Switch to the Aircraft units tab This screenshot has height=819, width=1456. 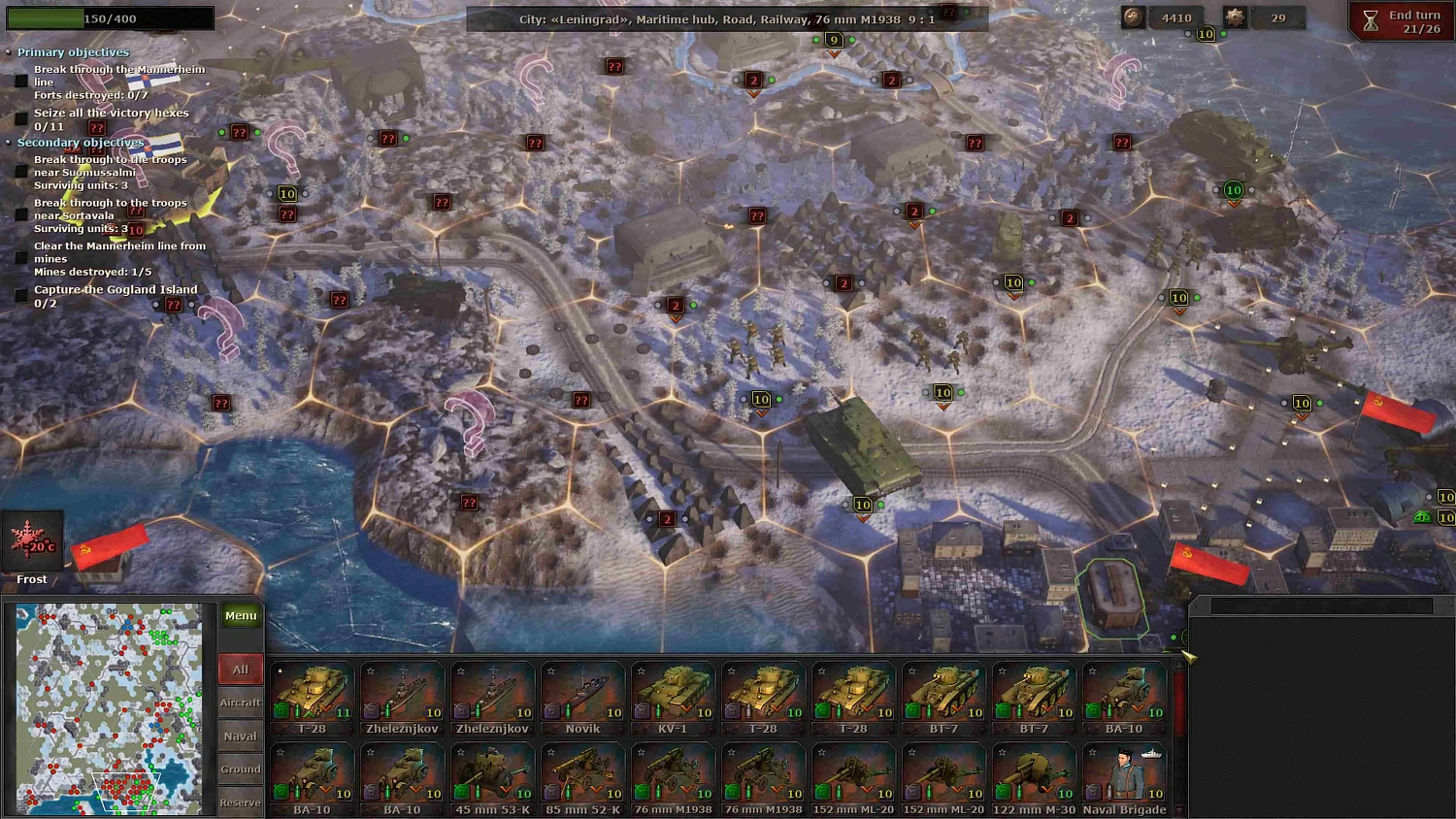coord(240,703)
